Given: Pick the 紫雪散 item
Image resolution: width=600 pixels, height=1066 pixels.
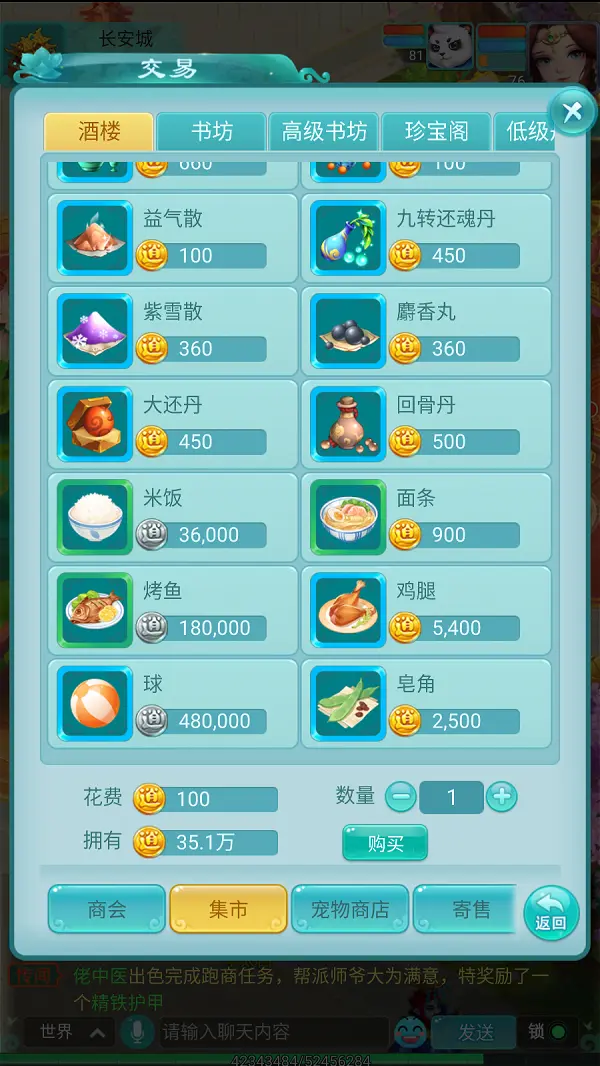Looking at the screenshot, I should point(173,331).
